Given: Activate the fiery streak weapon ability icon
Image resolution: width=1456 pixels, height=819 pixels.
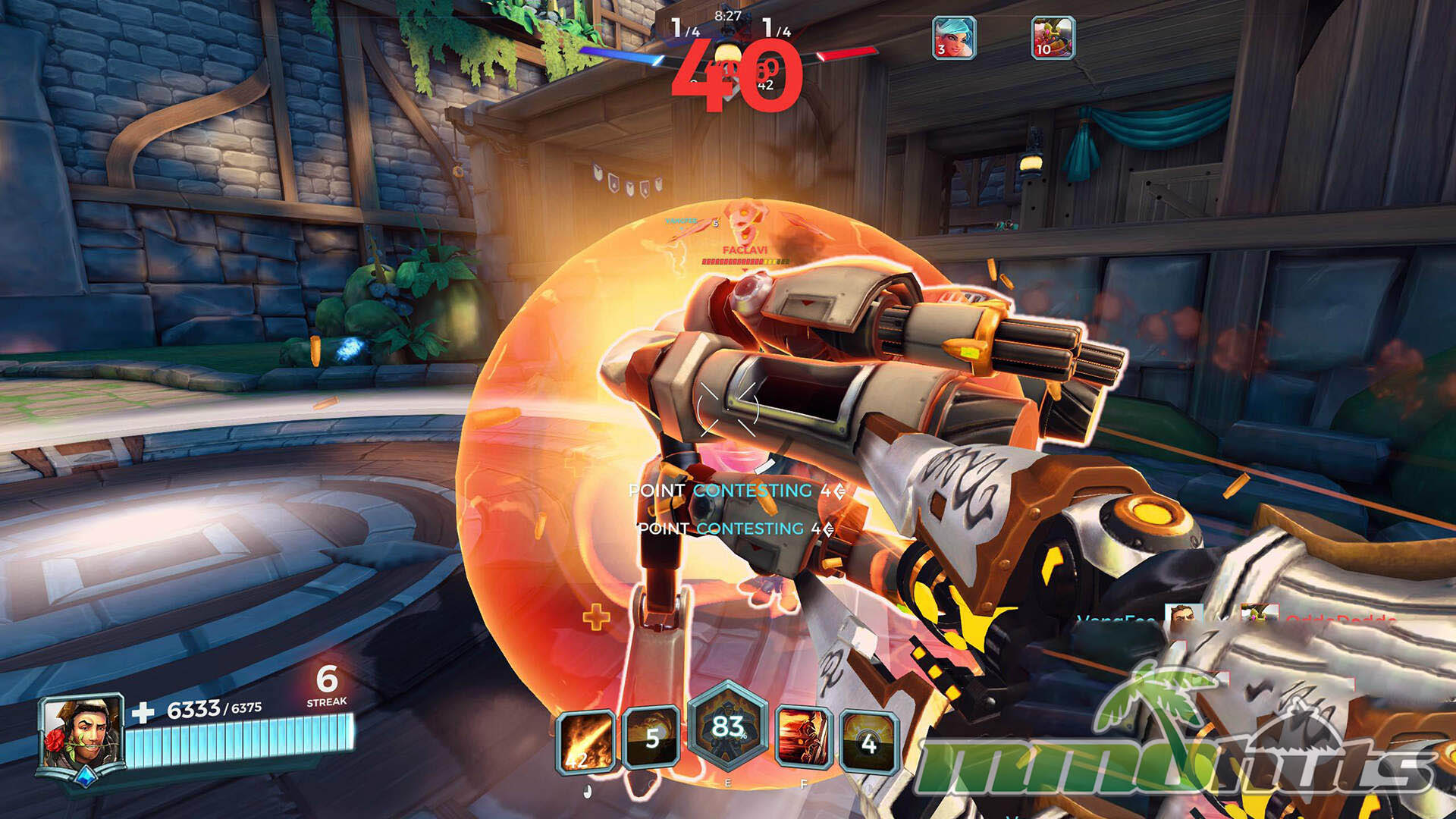Looking at the screenshot, I should (x=585, y=742).
